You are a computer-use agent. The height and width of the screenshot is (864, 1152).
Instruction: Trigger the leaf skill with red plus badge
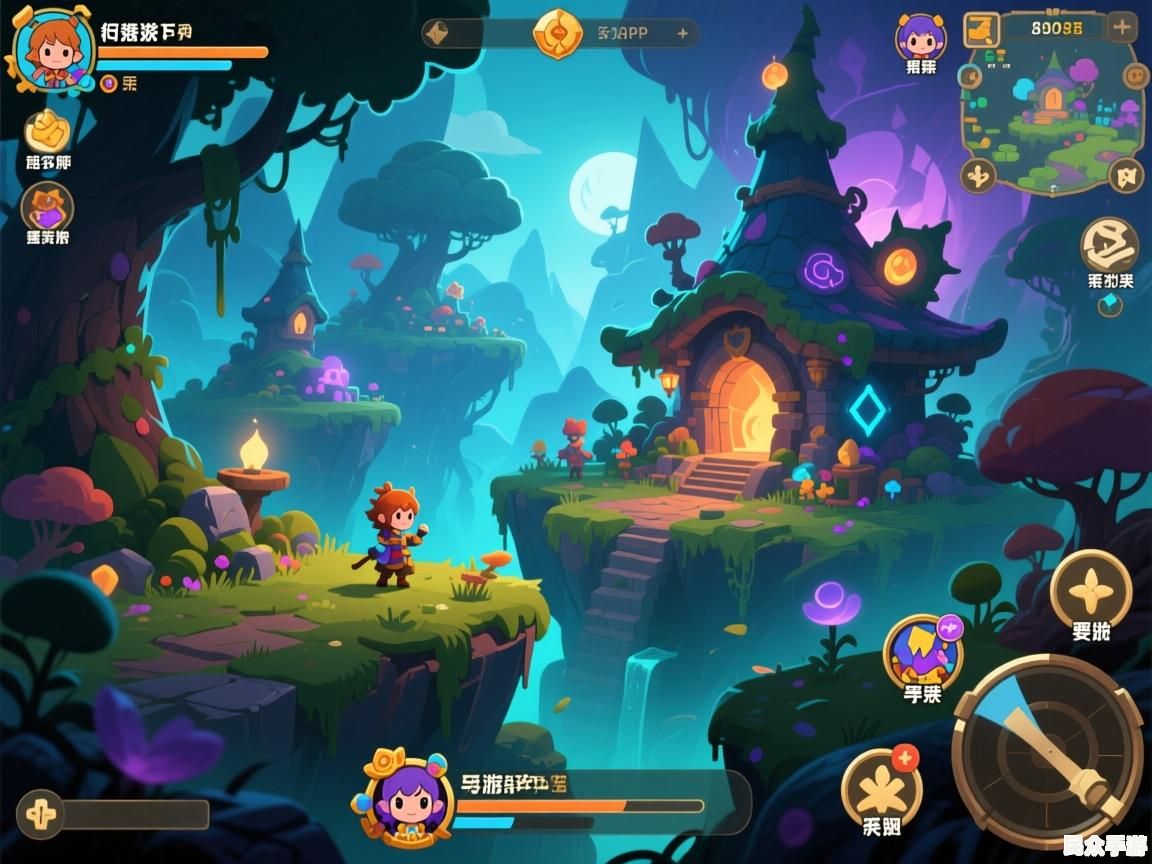pos(881,787)
